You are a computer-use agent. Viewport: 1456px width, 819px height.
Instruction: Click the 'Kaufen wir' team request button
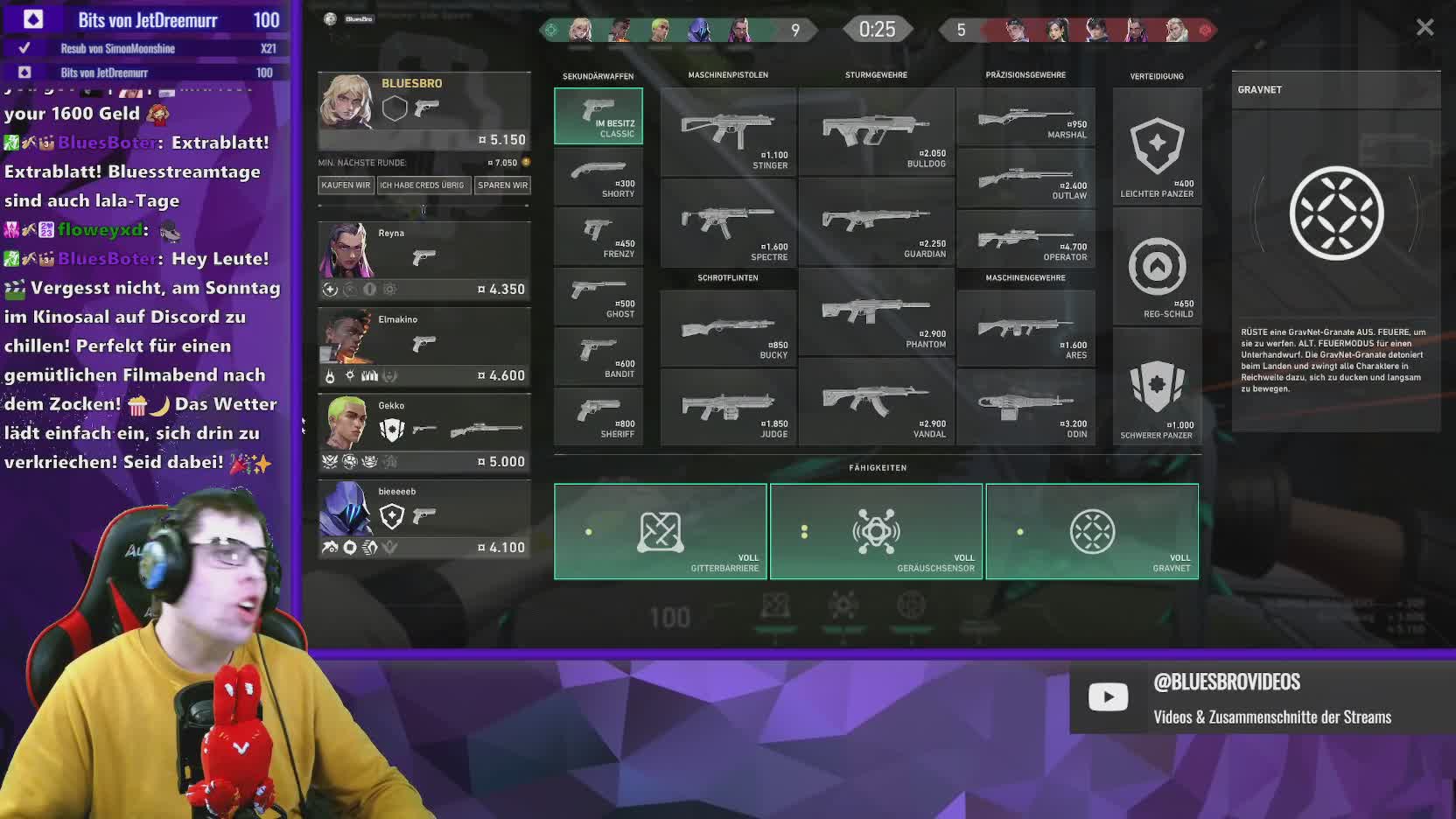point(346,185)
